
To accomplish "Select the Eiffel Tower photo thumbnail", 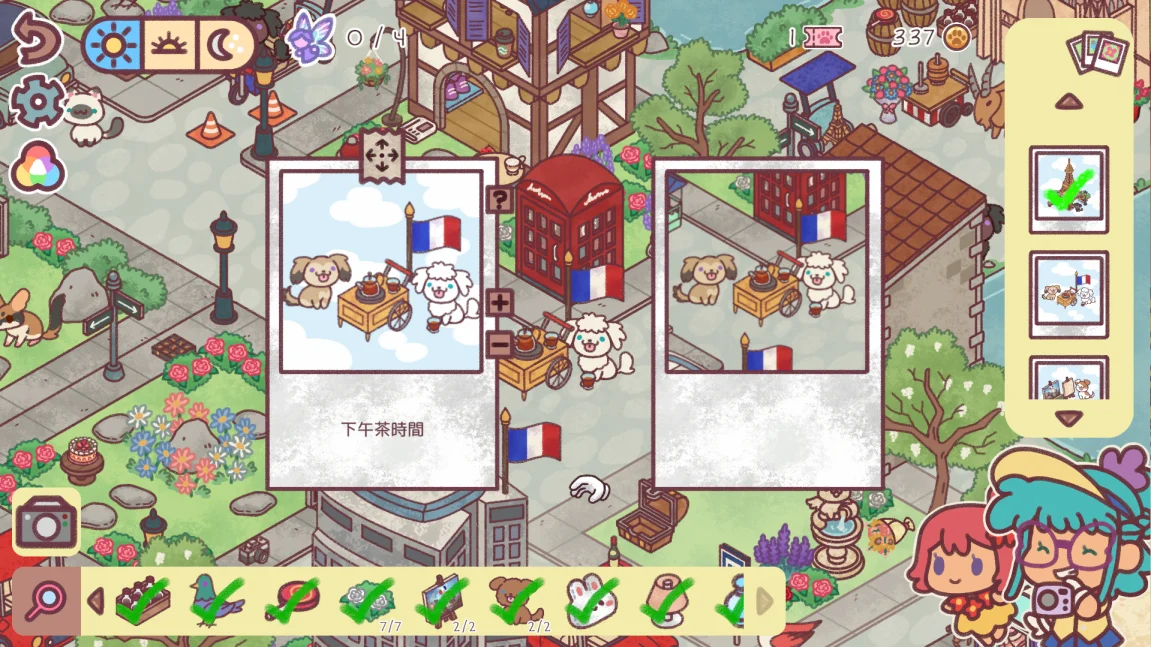I will click(x=1068, y=190).
